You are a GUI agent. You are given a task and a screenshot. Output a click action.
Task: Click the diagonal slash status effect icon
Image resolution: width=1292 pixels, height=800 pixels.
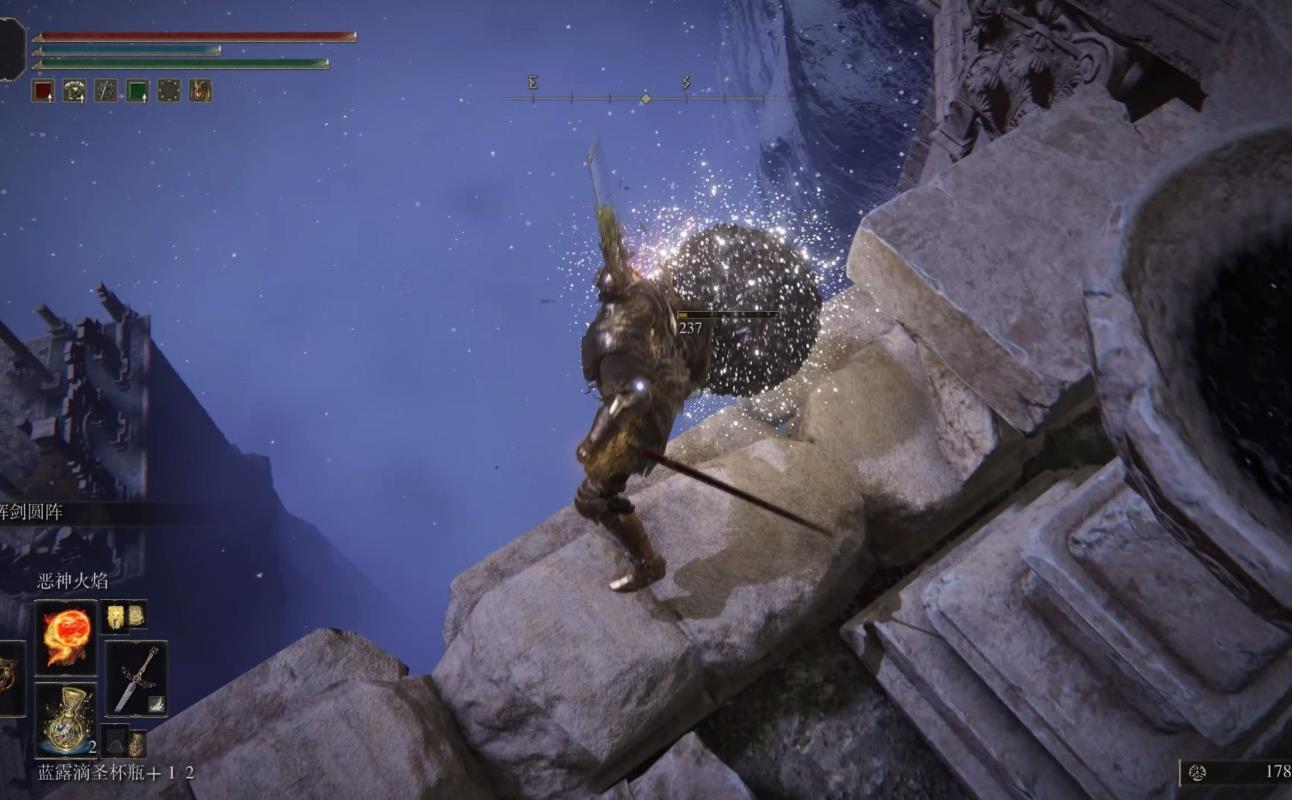[x=106, y=91]
